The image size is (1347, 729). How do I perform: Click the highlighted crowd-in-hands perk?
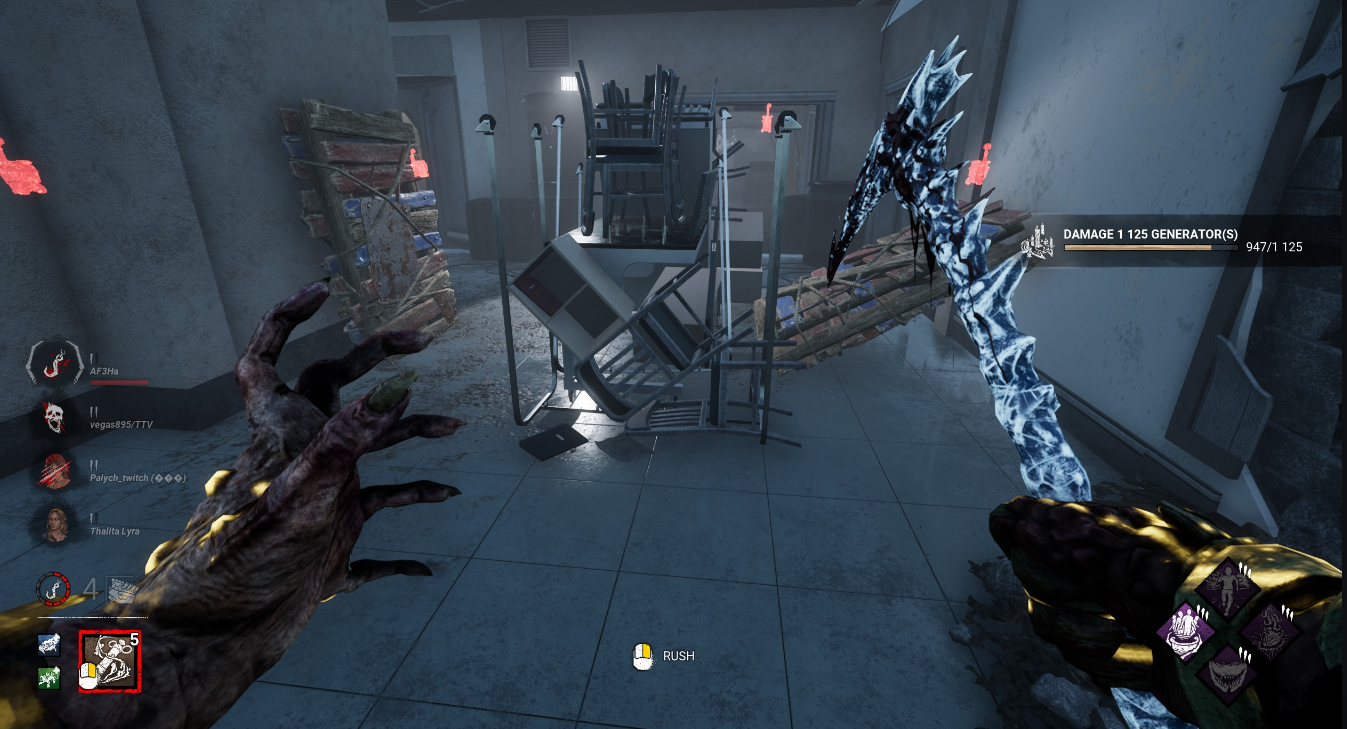click(x=1186, y=631)
